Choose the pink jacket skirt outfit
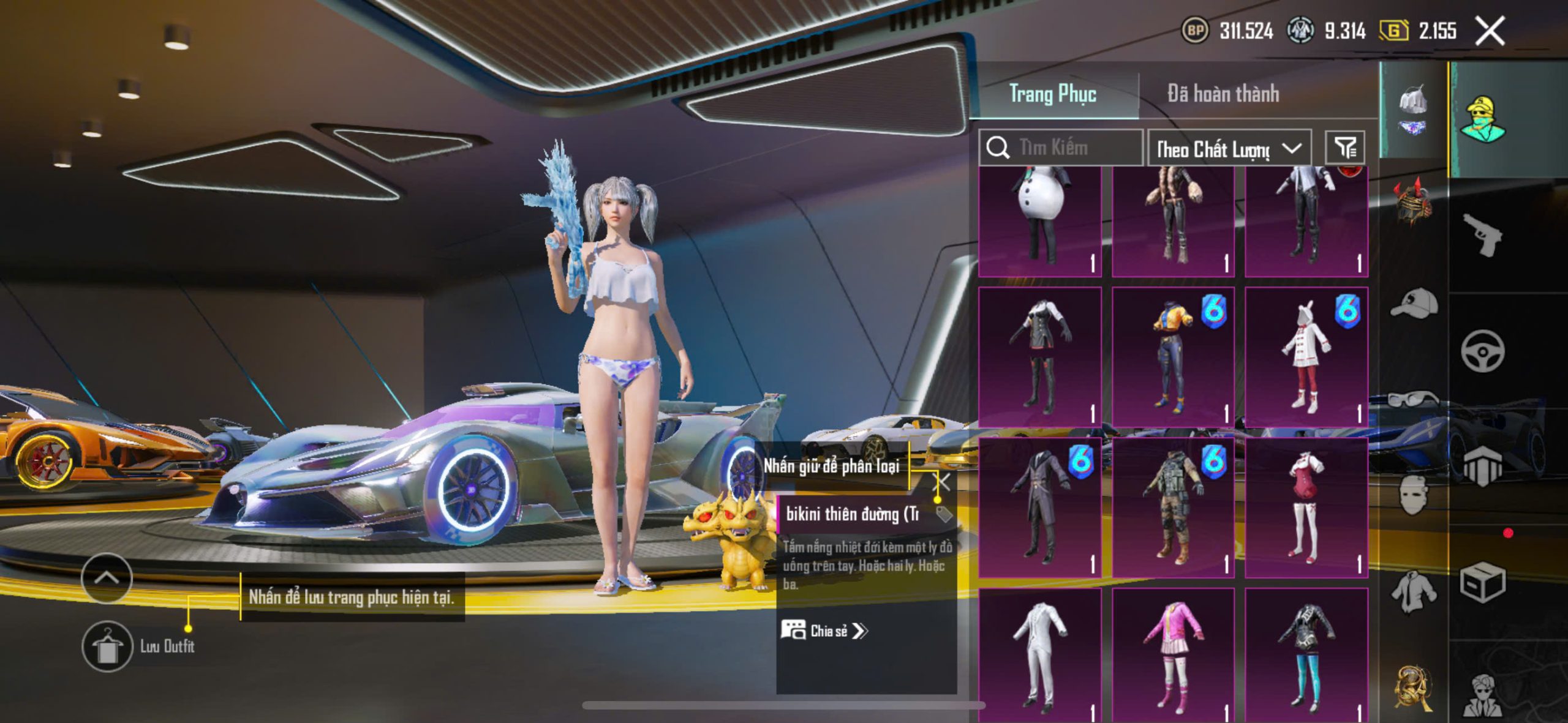This screenshot has width=1568, height=723. point(1172,655)
